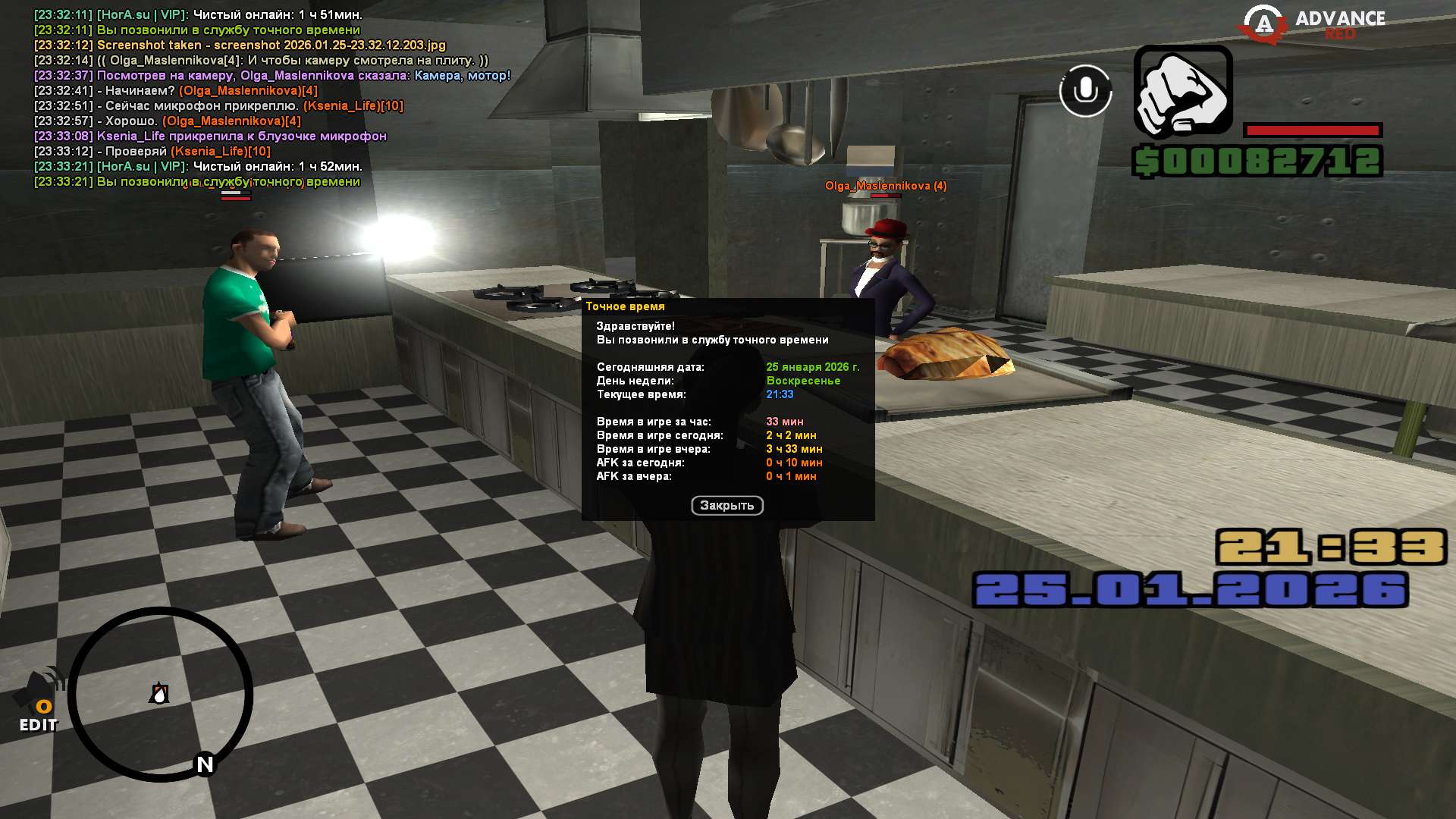1456x819 pixels.
Task: Click the Advance RED server logo
Action: point(1312,23)
